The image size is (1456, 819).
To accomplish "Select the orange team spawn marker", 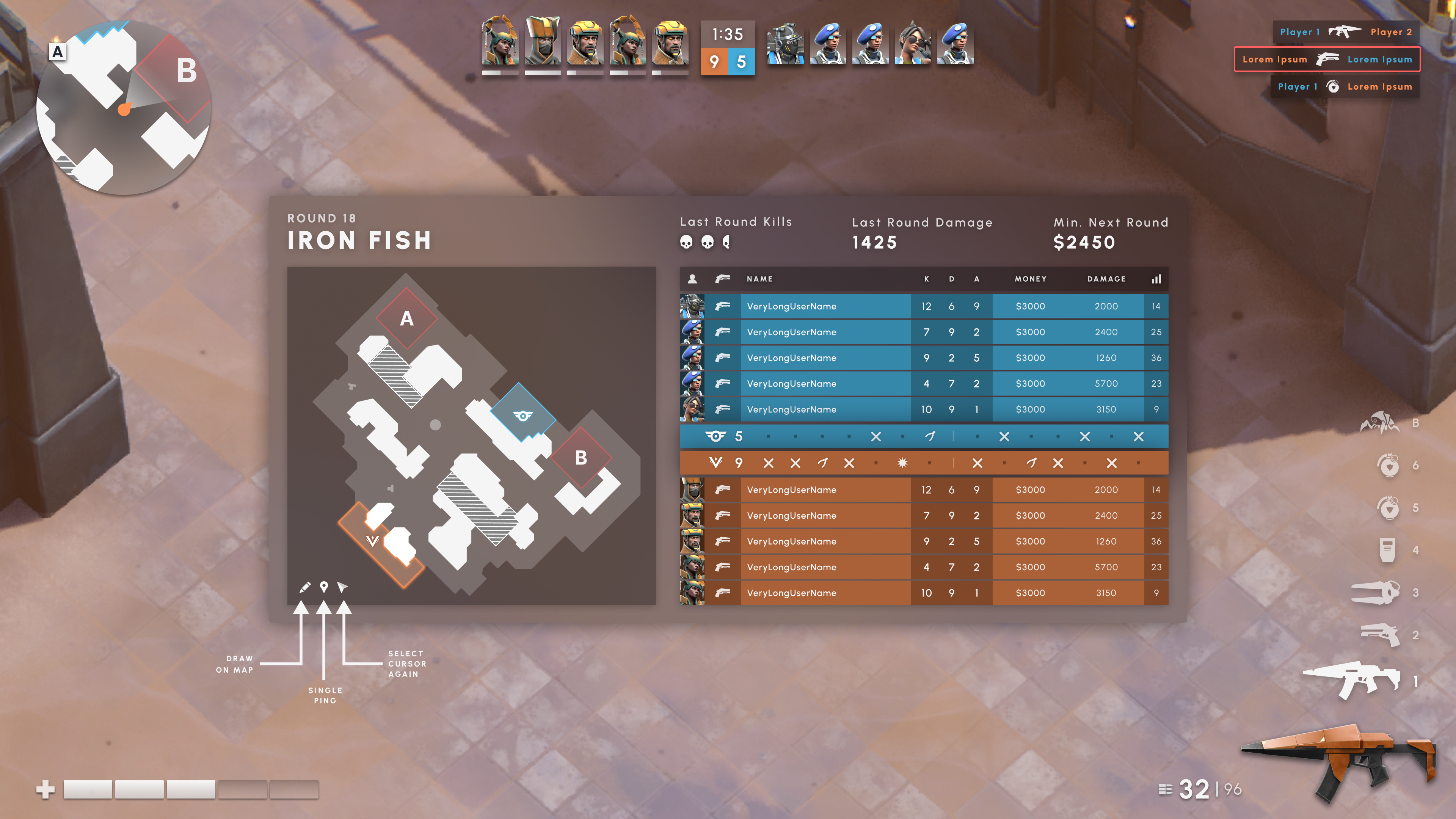I will pos(372,540).
